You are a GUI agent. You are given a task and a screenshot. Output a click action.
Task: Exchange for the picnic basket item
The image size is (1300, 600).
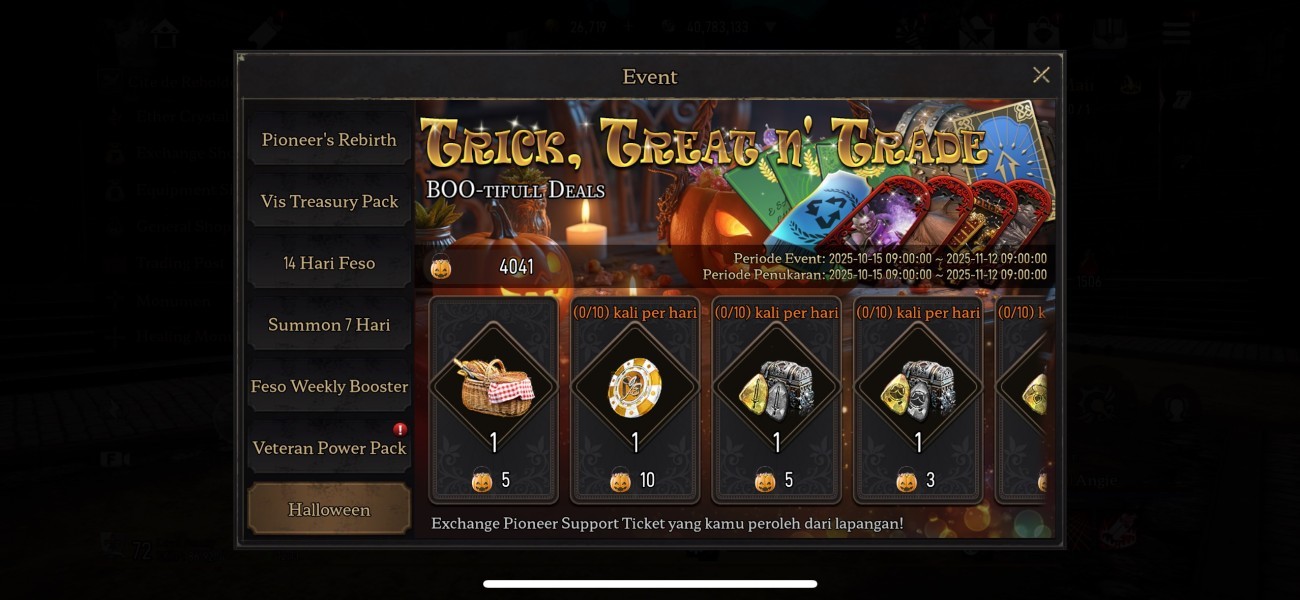pos(493,398)
